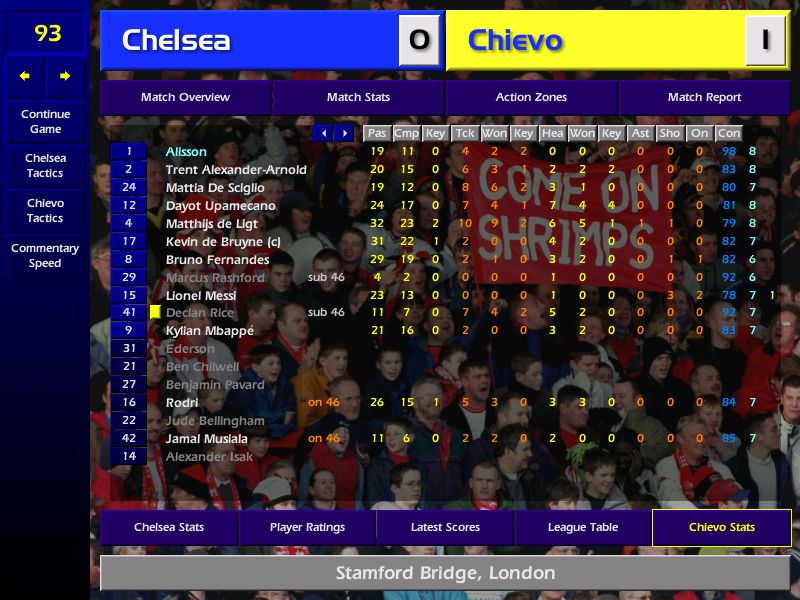Screen dimensions: 800x600
Task: View the Latest Scores
Action: [445, 527]
